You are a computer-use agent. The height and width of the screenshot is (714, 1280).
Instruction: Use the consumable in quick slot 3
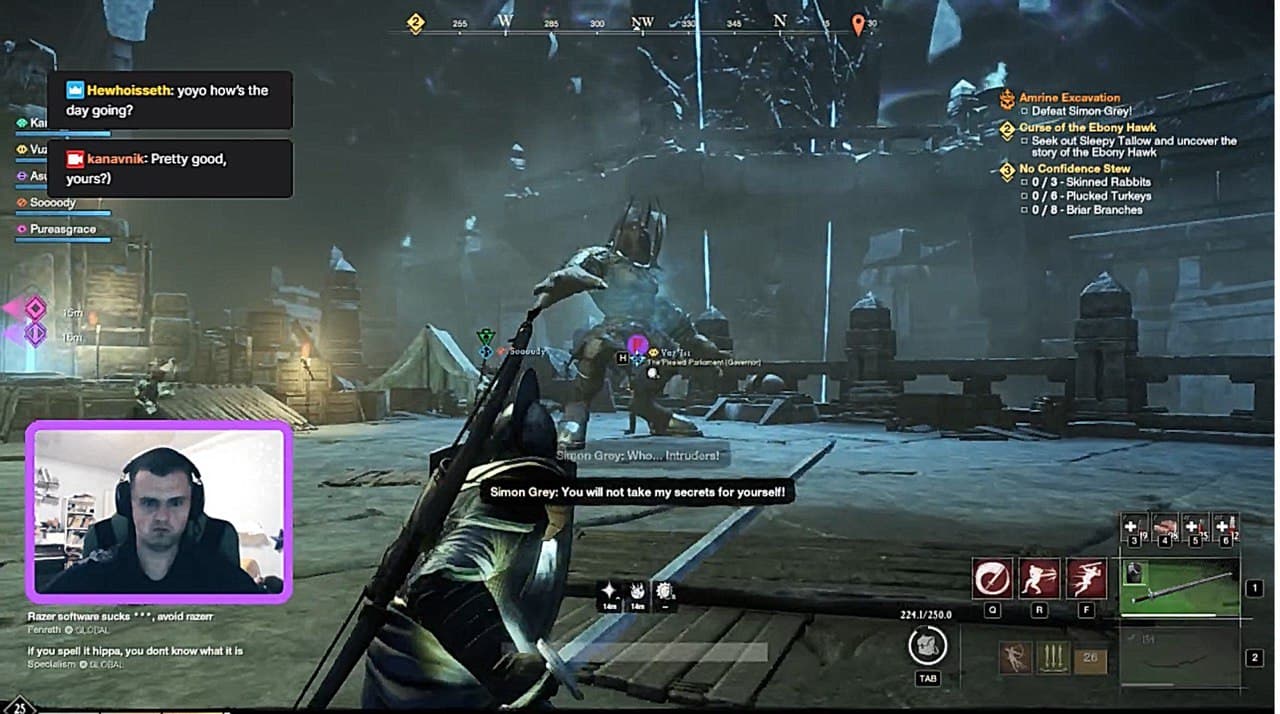coord(1134,527)
